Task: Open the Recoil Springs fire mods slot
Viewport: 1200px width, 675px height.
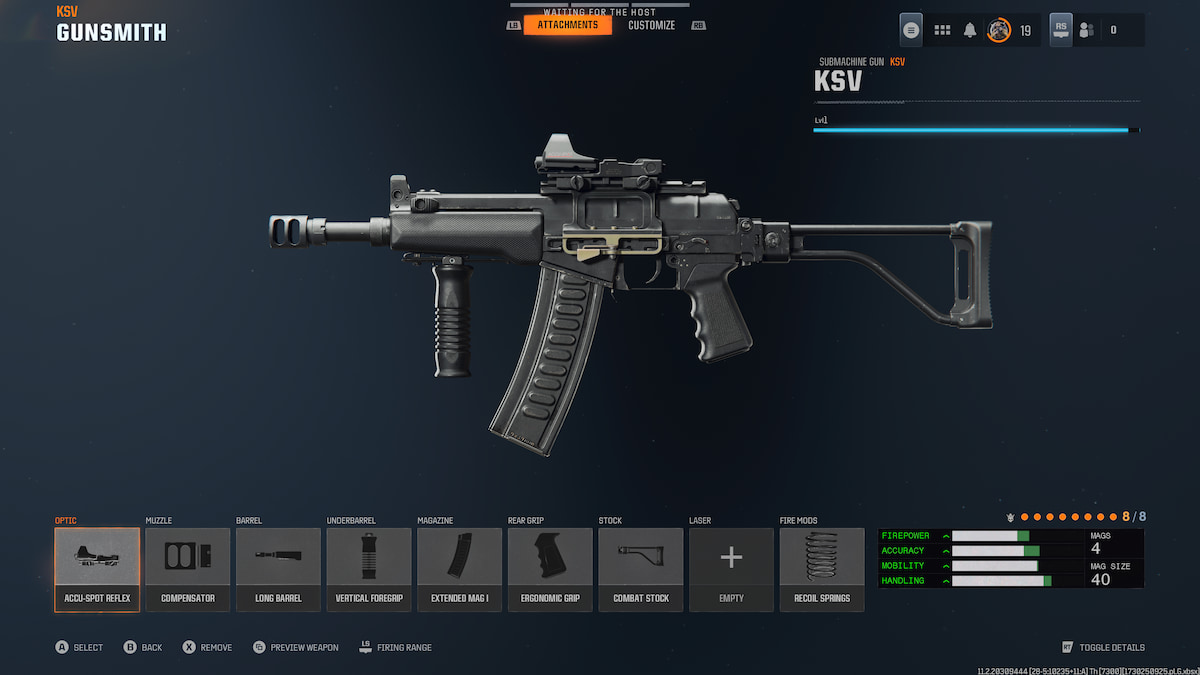Action: (822, 568)
